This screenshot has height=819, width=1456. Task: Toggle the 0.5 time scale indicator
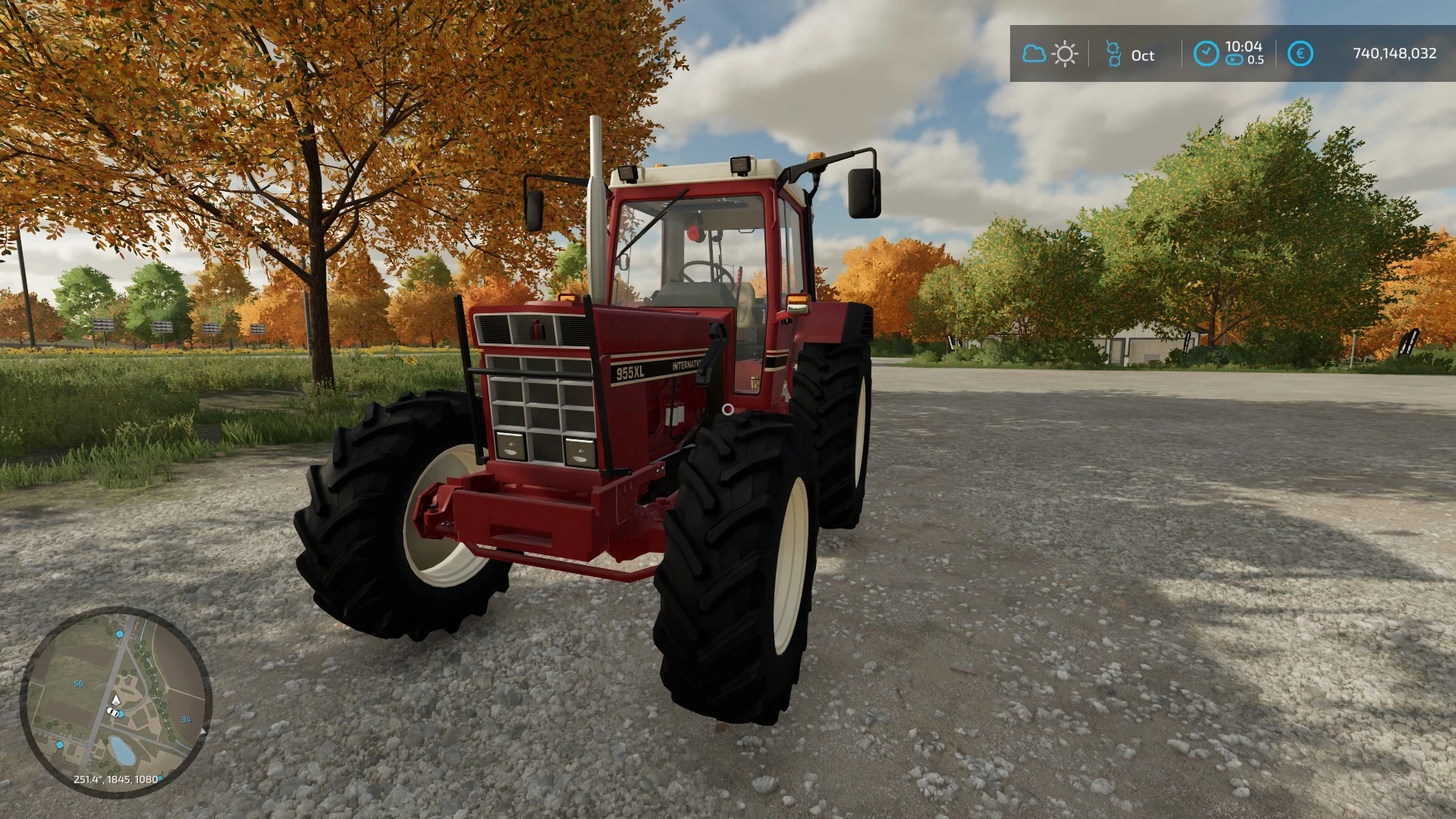coord(1256,59)
